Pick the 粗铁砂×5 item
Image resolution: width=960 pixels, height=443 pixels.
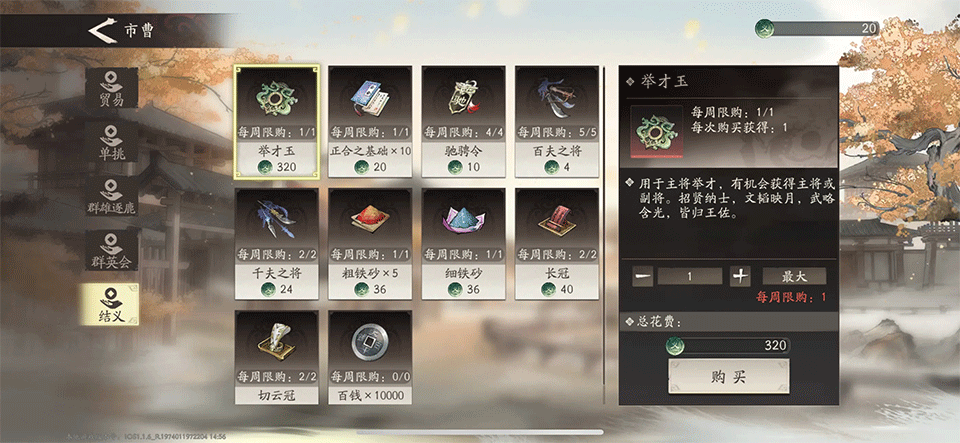tap(370, 243)
